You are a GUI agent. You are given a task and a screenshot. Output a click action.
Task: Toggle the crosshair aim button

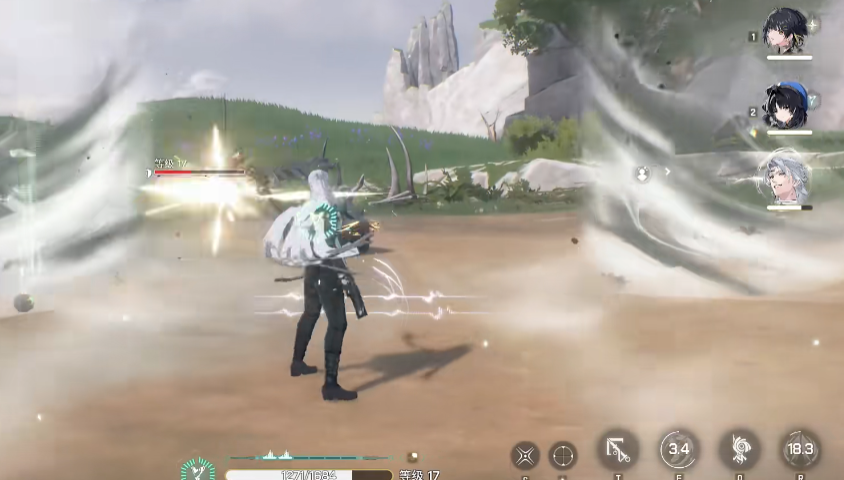563,455
